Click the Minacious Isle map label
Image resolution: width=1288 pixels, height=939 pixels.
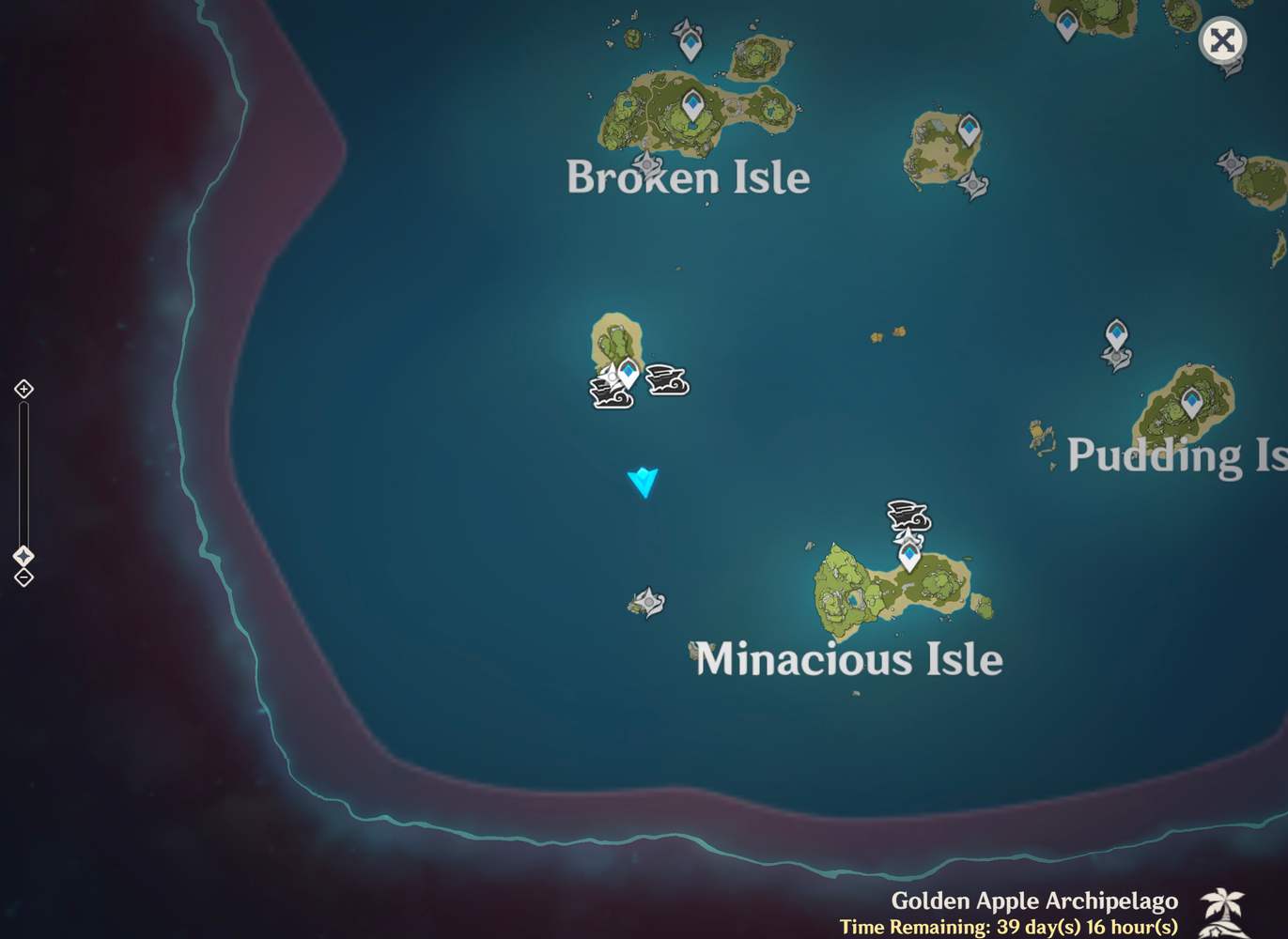click(848, 659)
